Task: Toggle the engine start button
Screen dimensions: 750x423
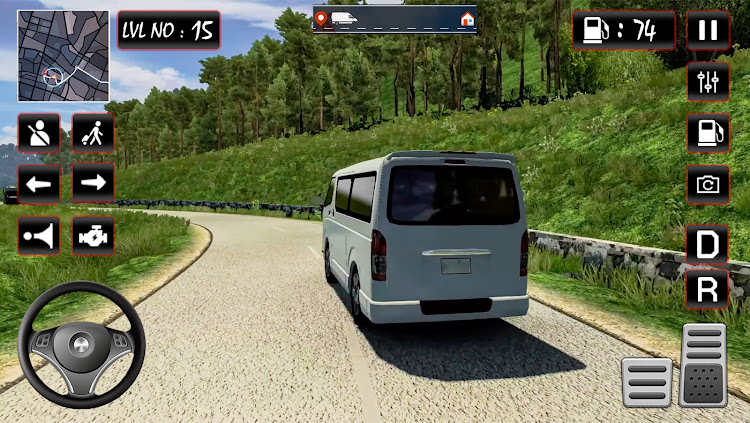Action: point(93,236)
